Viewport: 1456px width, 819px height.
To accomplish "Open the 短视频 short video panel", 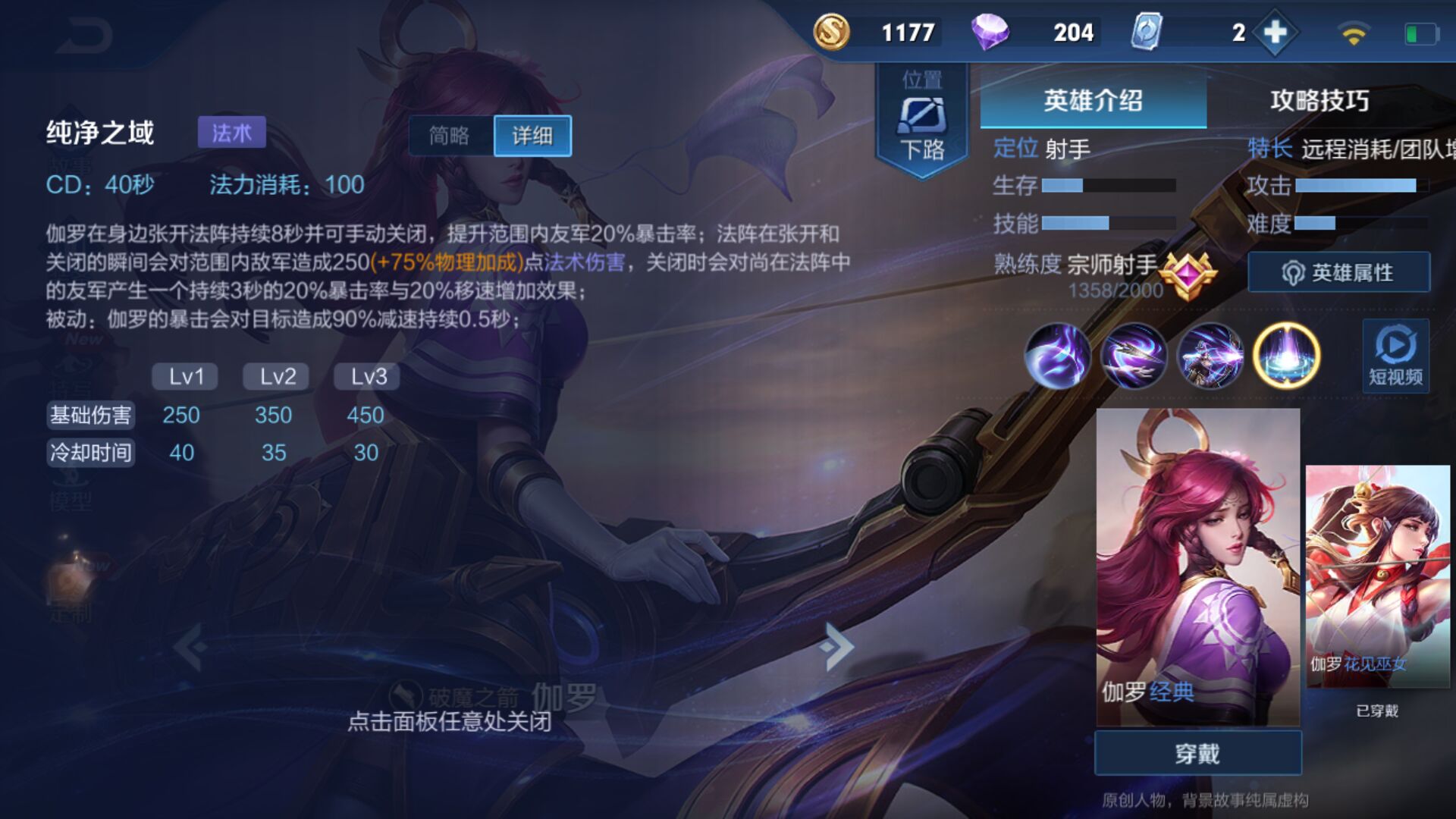I will pyautogui.click(x=1395, y=356).
